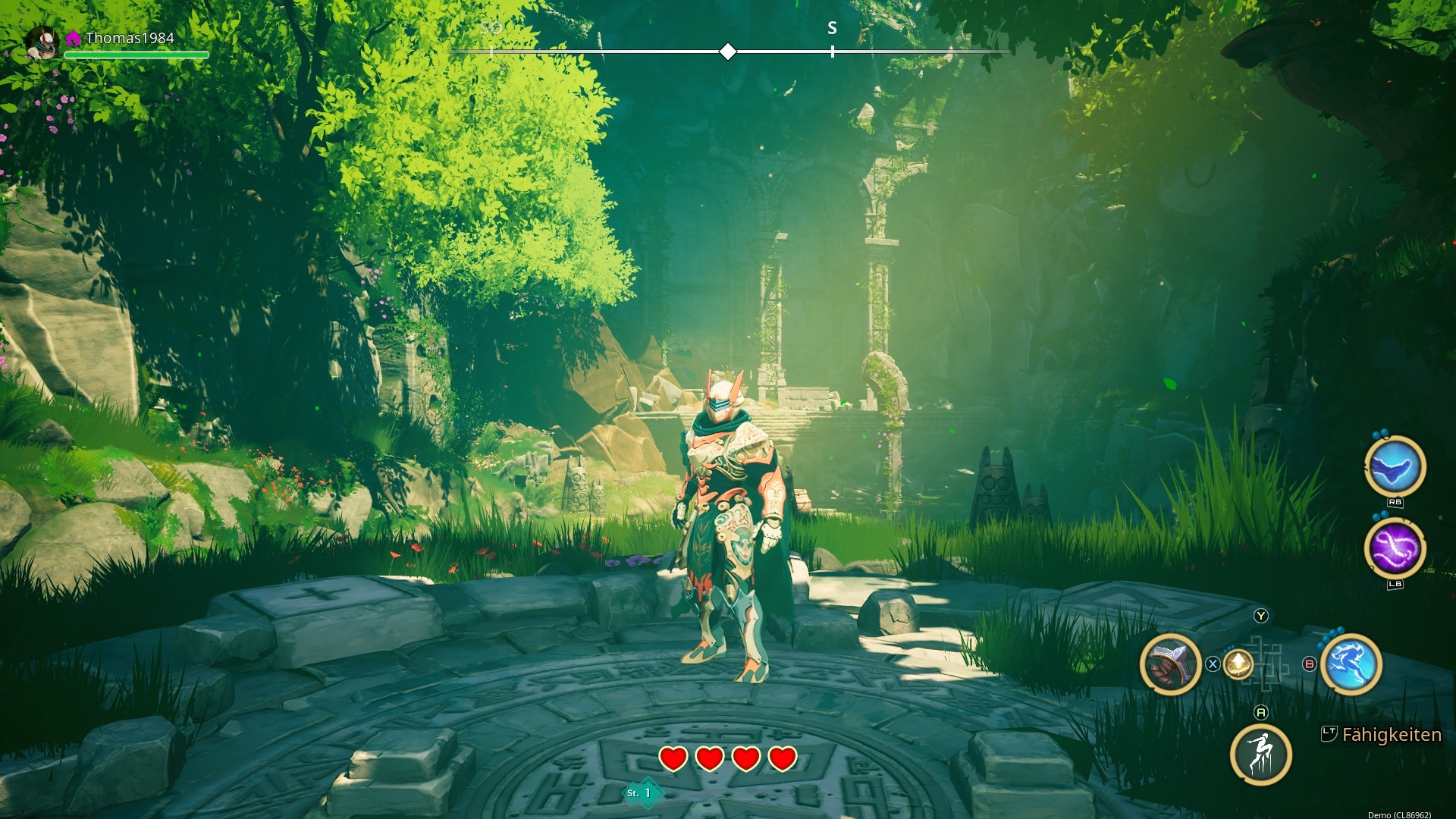The height and width of the screenshot is (819, 1456).
Task: Use the purple swirling energy ability
Action: (1395, 549)
